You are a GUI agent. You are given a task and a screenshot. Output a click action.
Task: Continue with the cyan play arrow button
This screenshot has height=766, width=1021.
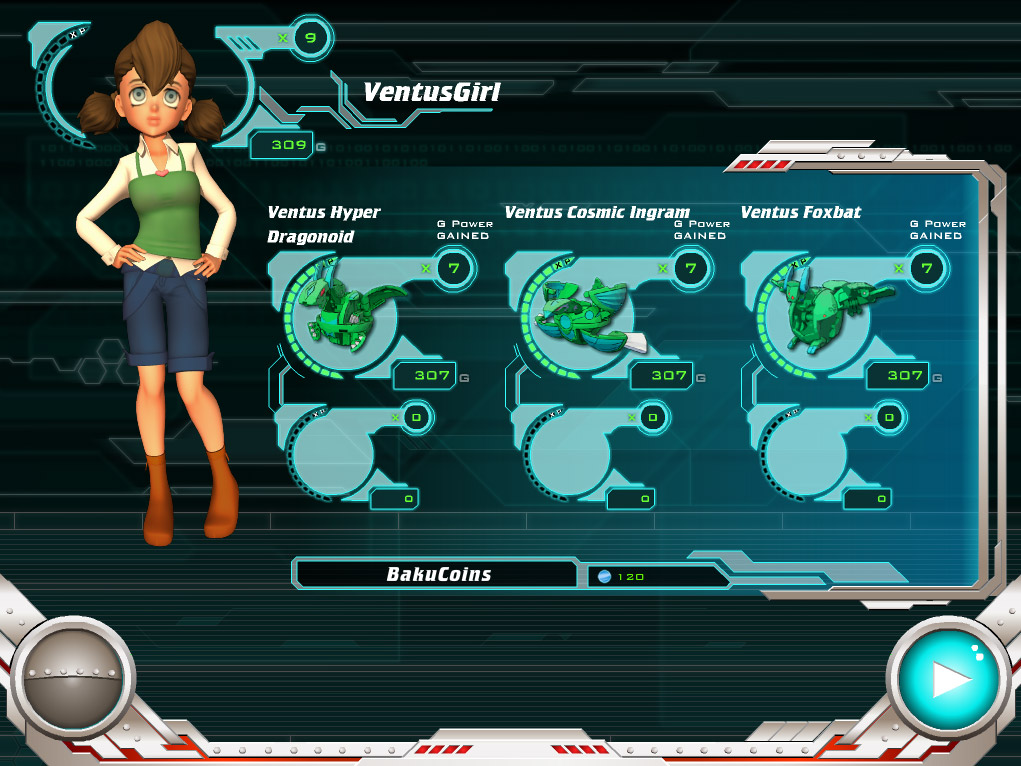point(946,679)
